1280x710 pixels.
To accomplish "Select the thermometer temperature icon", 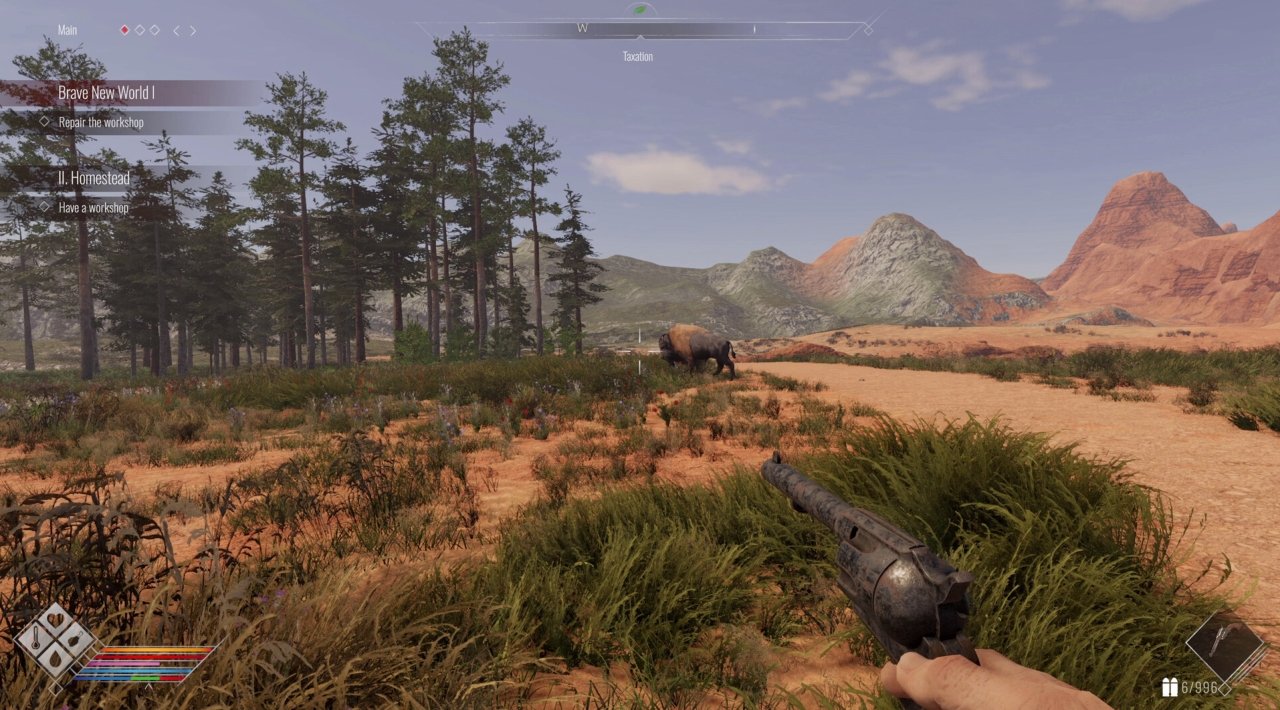I will coord(34,640).
